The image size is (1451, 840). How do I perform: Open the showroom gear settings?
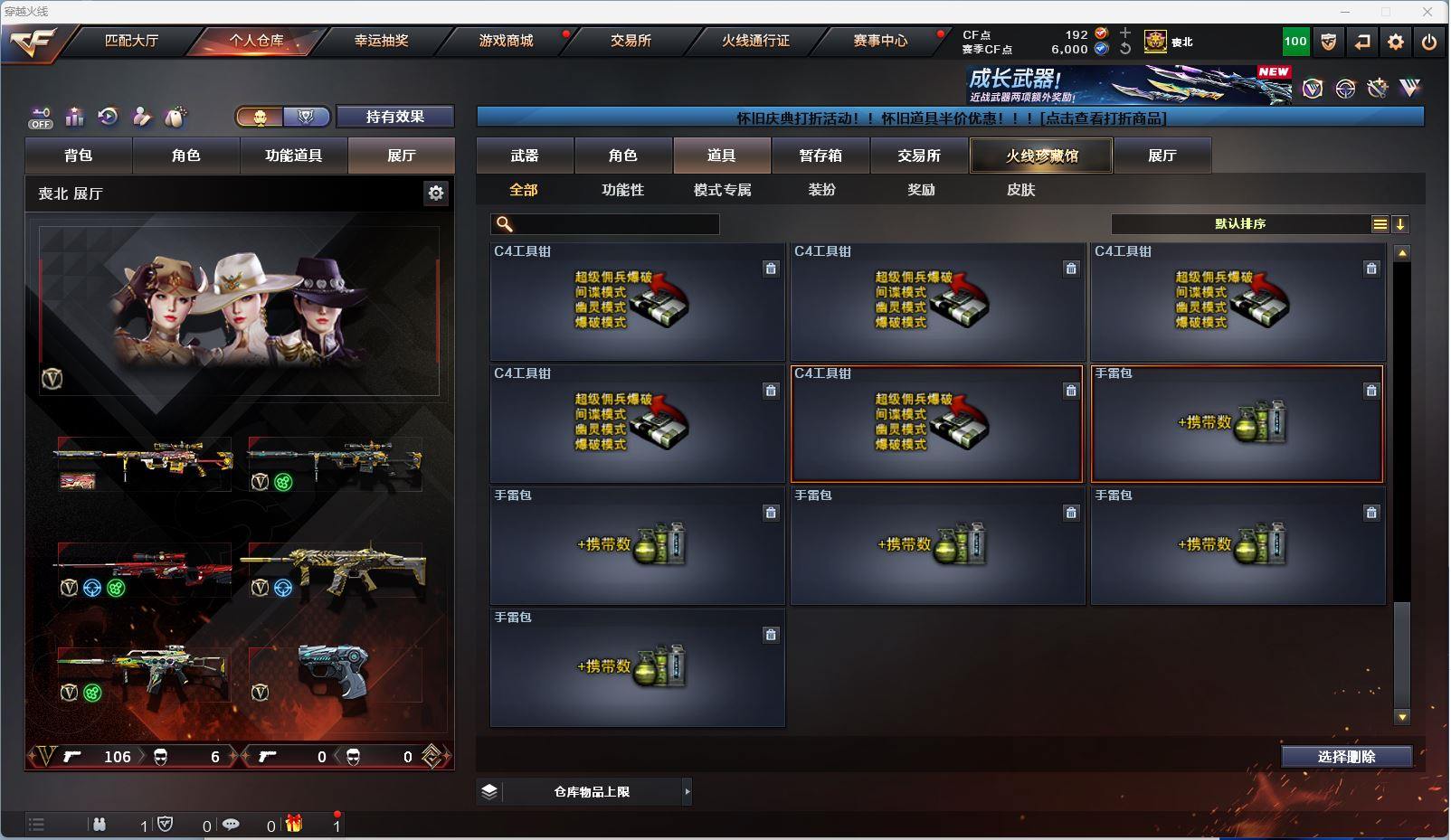(x=436, y=193)
